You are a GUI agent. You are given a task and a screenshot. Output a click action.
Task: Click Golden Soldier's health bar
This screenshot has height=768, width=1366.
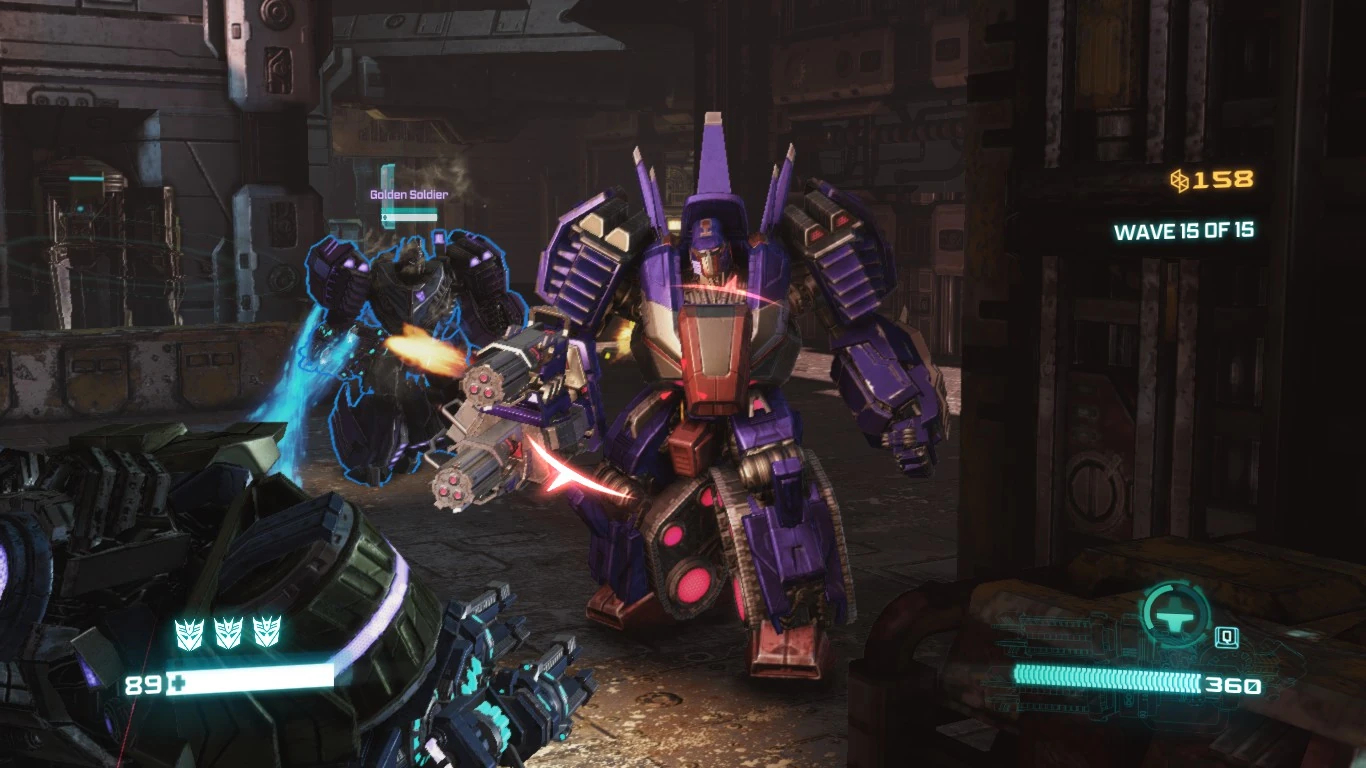(x=408, y=215)
